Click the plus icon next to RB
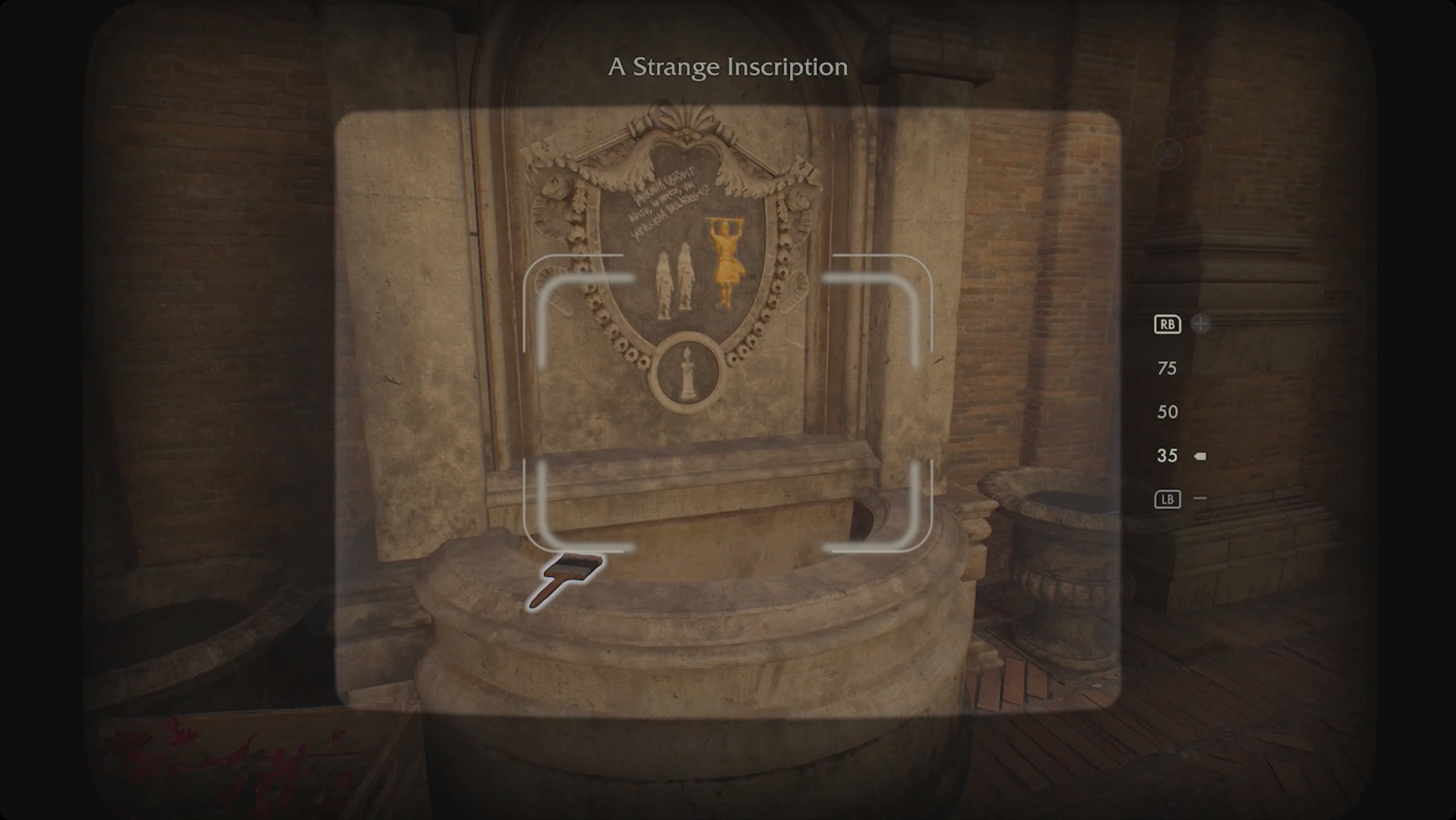1456x820 pixels. (x=1201, y=324)
